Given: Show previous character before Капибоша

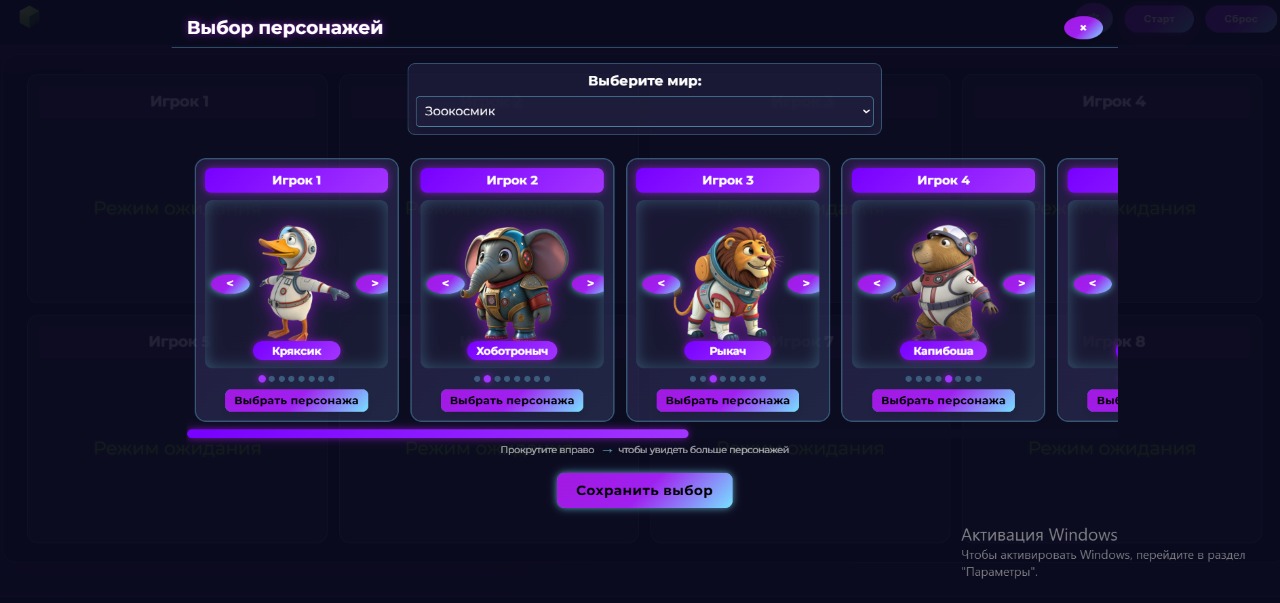Looking at the screenshot, I should click(877, 284).
